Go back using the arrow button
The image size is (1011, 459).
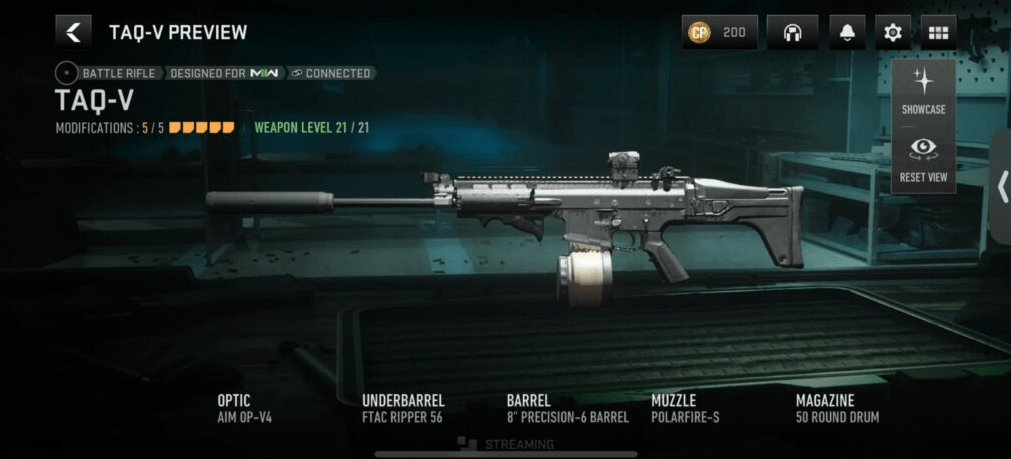coord(73,32)
